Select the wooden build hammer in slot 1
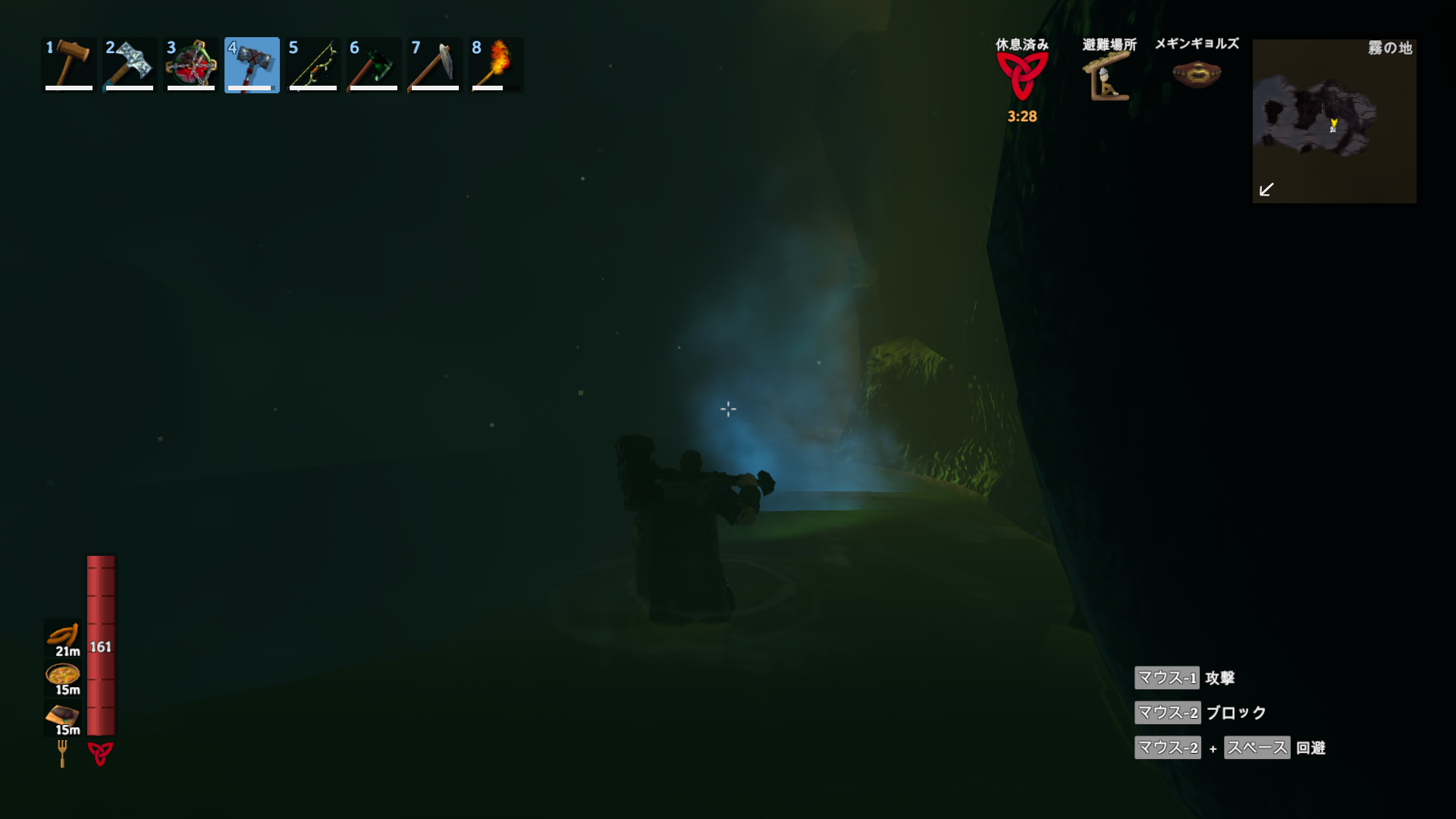 (69, 64)
